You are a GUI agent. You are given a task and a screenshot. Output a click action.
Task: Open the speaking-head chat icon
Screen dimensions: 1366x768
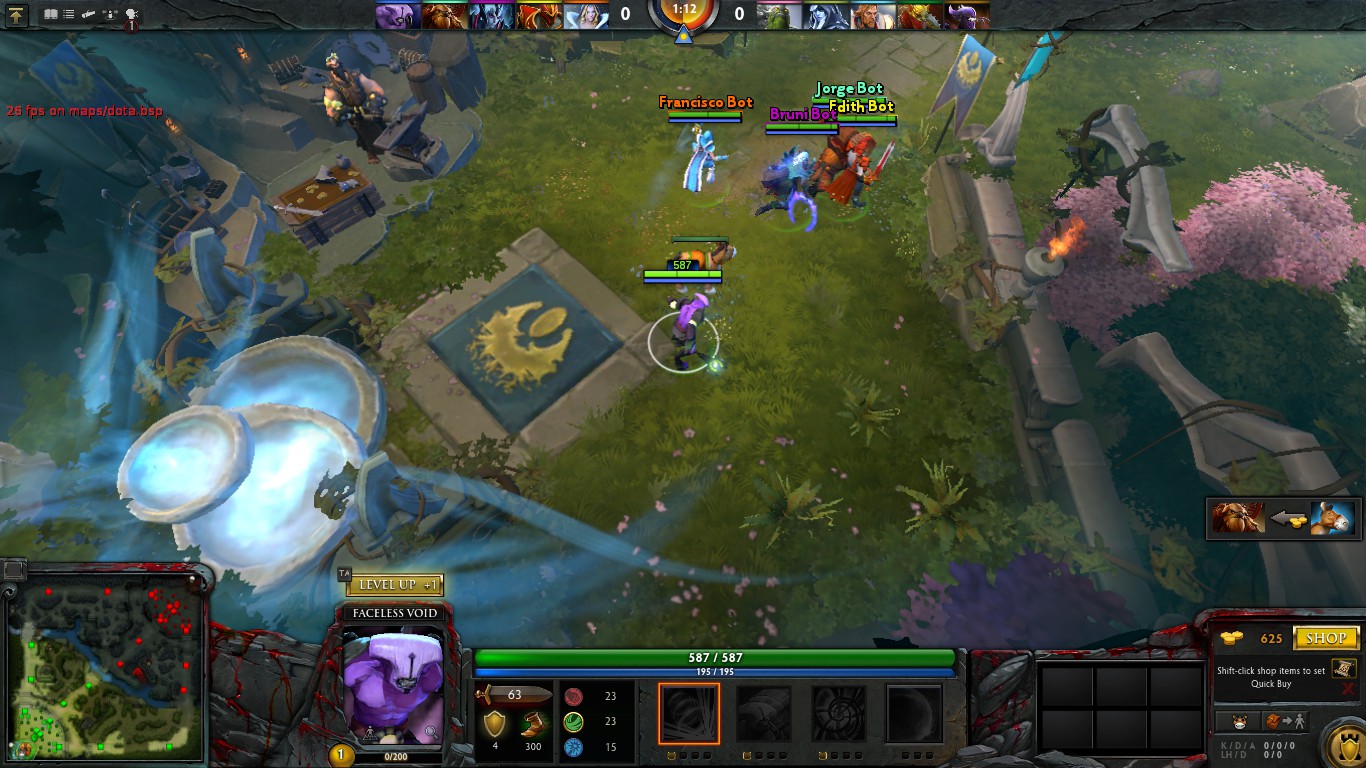coord(131,16)
